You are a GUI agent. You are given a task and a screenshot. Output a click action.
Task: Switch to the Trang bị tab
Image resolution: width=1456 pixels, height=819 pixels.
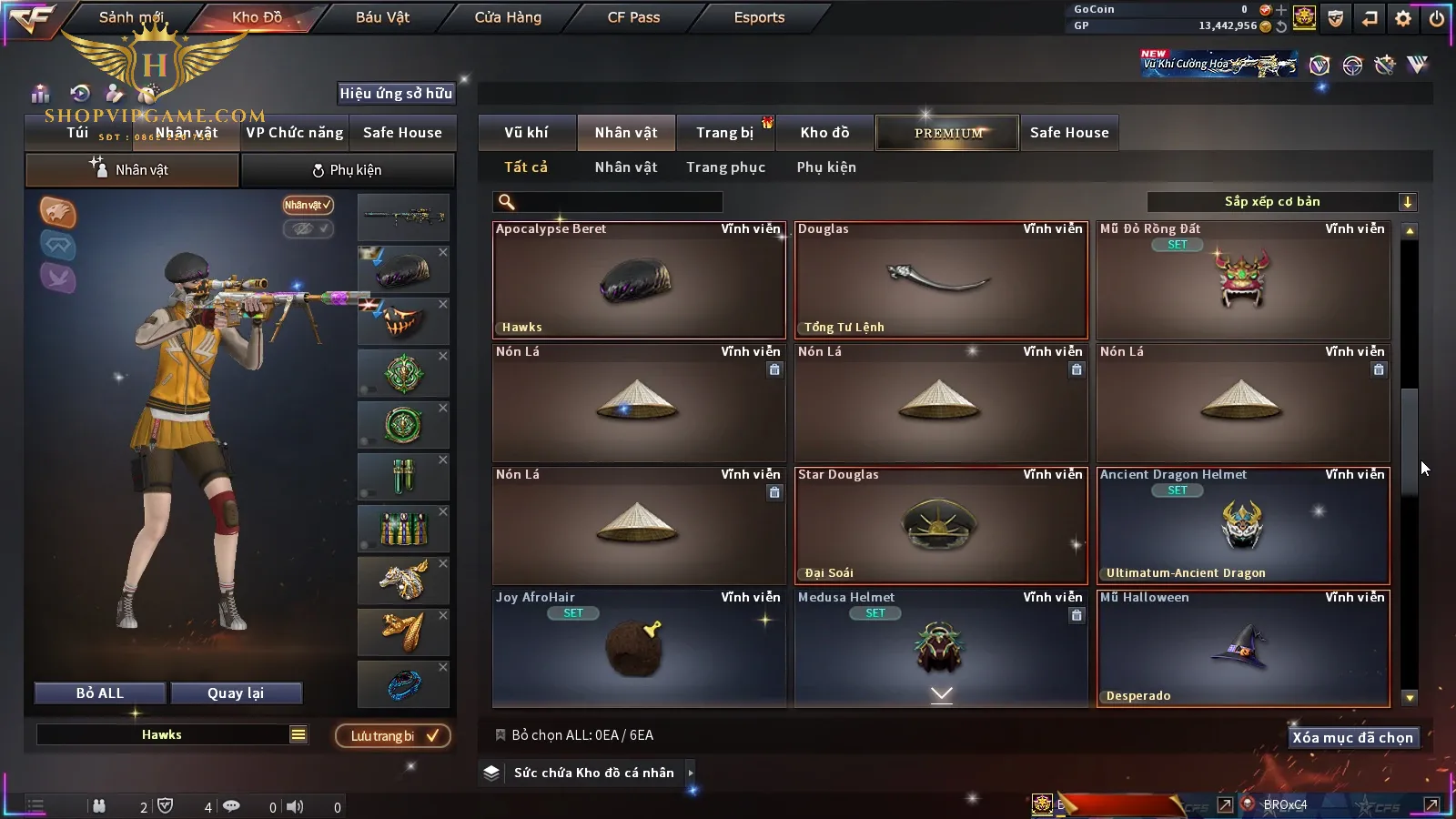pyautogui.click(x=724, y=133)
